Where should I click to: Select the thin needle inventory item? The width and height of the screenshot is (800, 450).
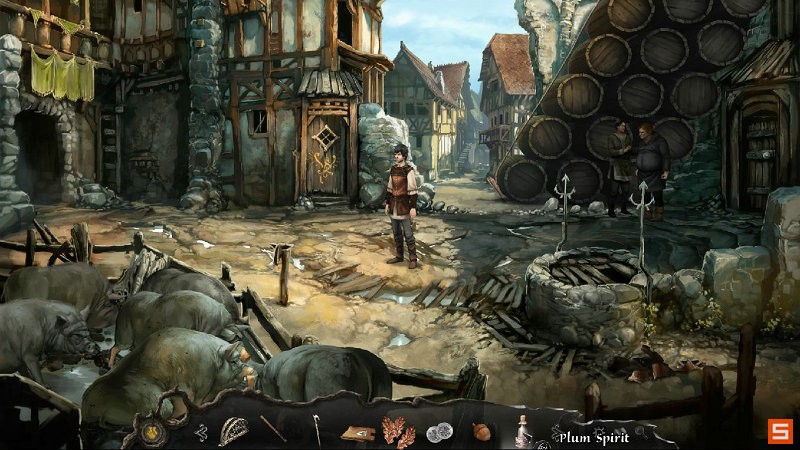316,430
